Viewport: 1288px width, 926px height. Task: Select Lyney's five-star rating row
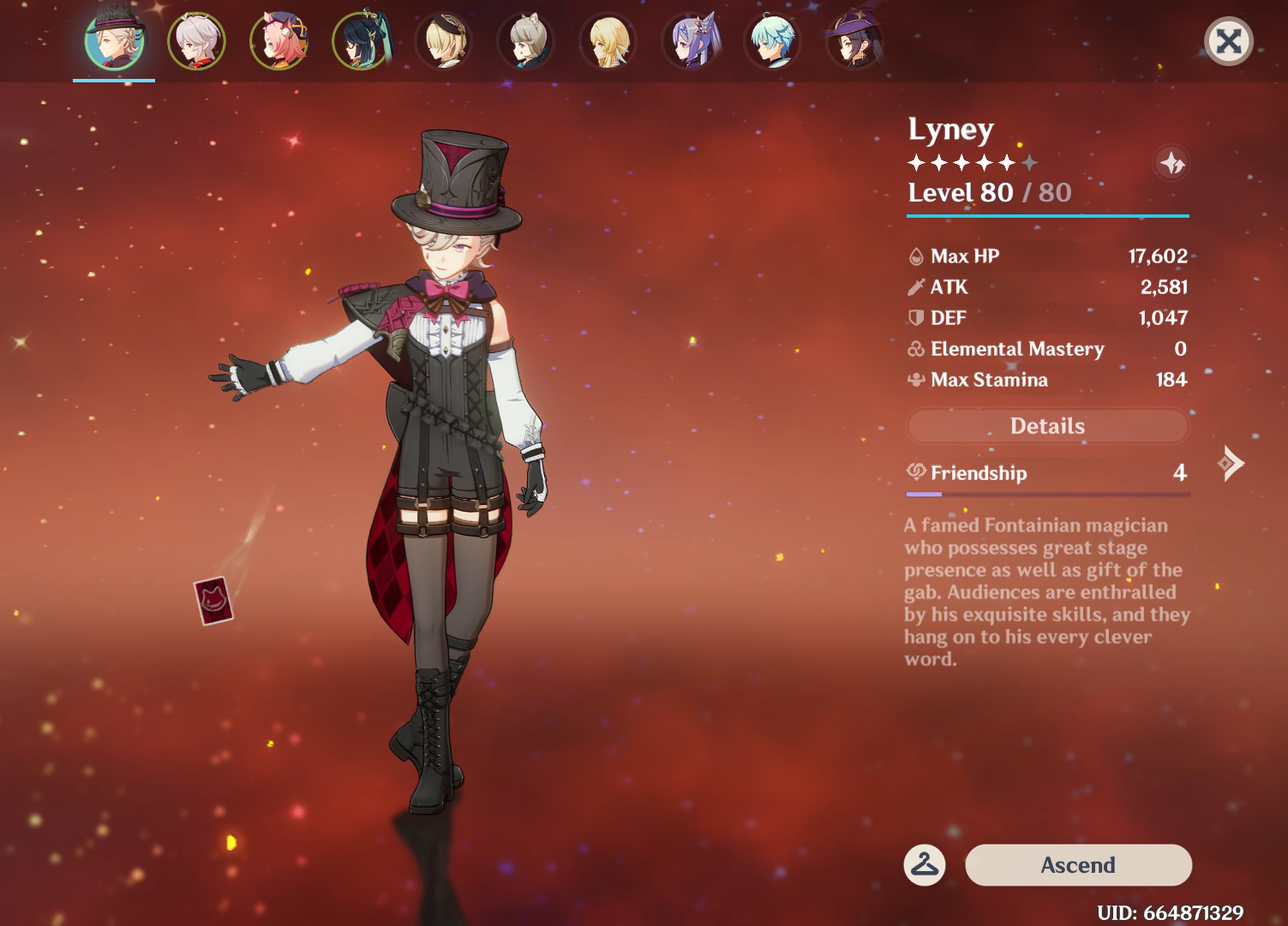(x=973, y=161)
